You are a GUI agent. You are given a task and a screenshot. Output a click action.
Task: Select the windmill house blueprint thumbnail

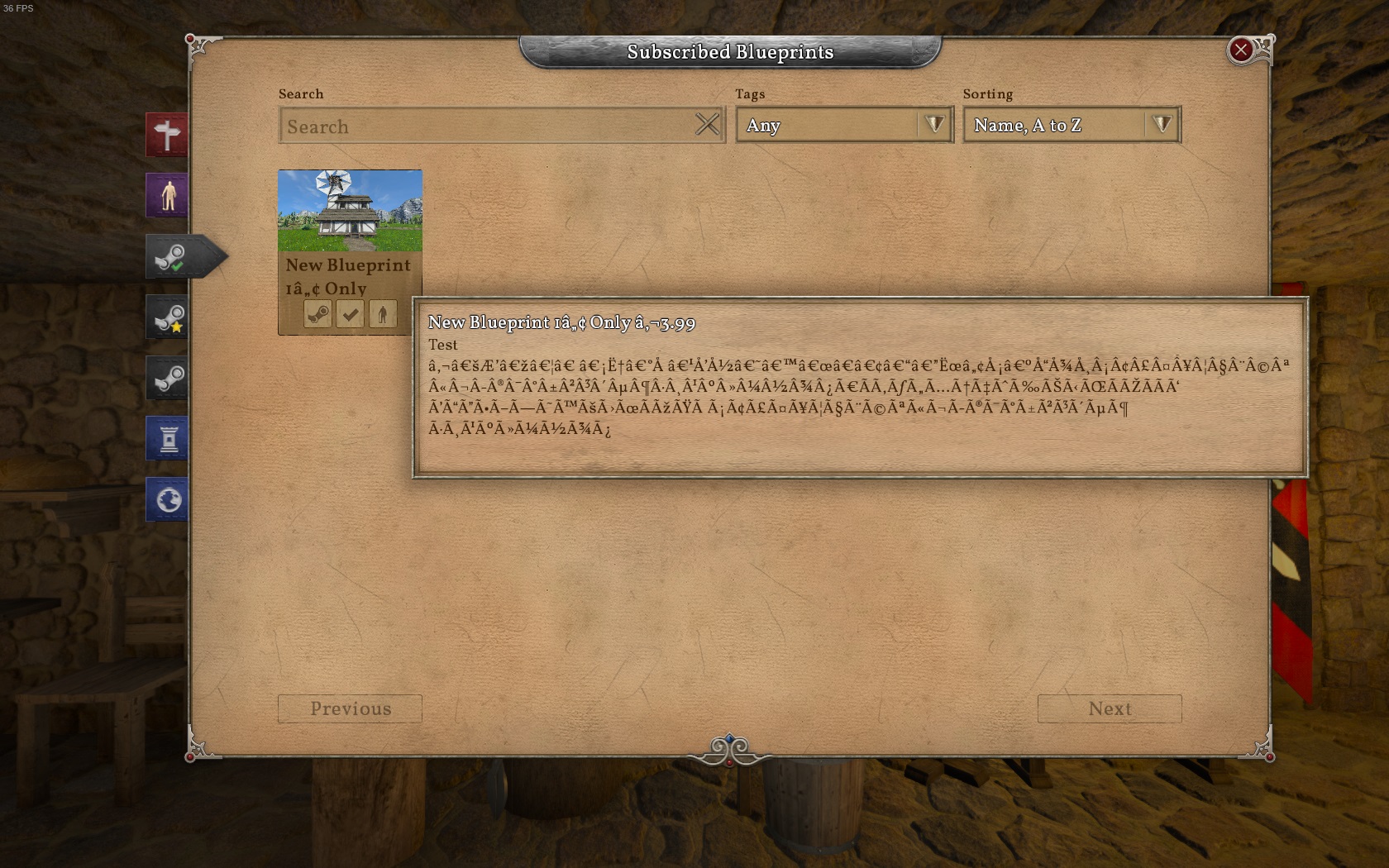point(350,211)
